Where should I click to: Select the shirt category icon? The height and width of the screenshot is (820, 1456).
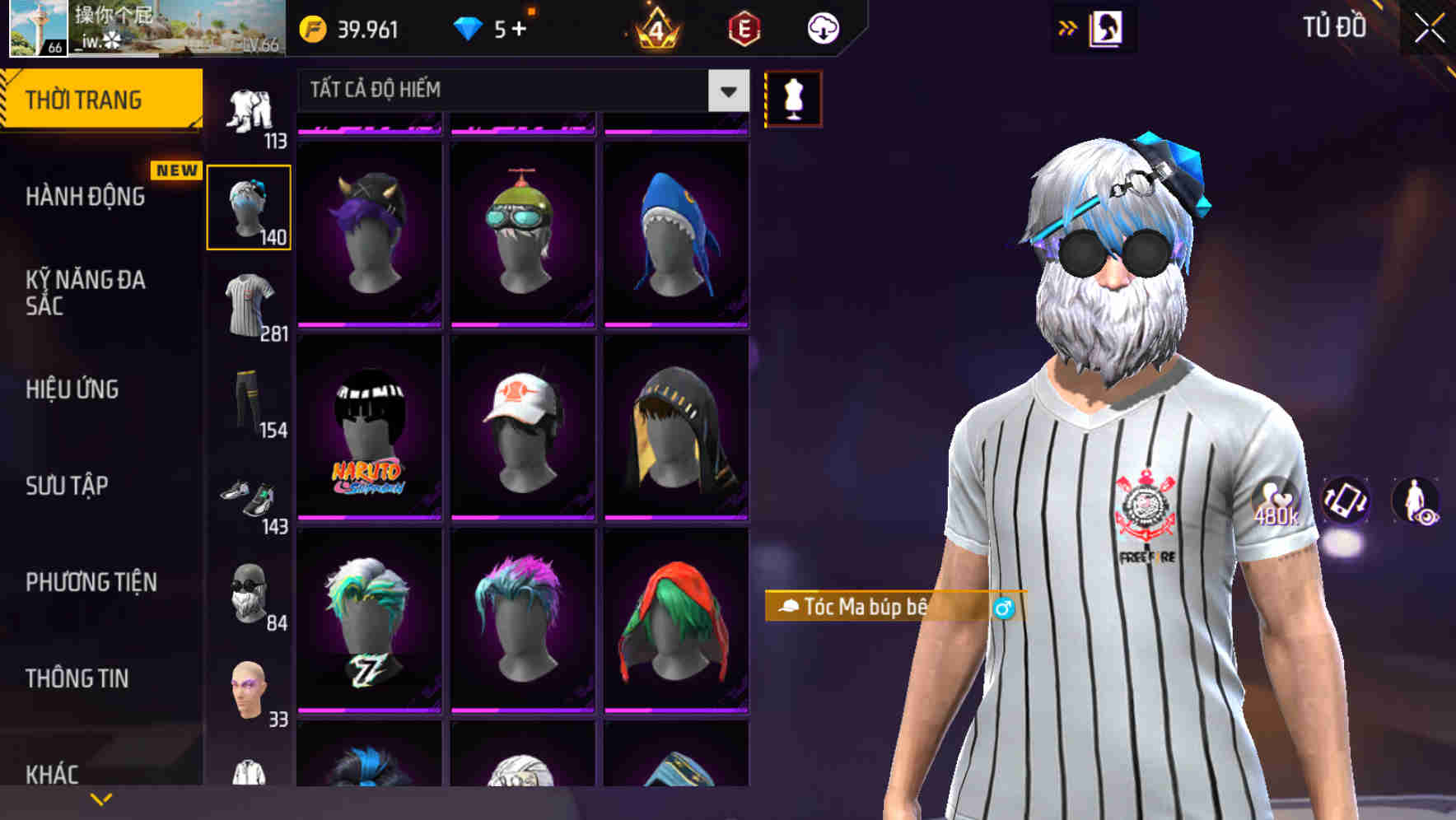[250, 305]
